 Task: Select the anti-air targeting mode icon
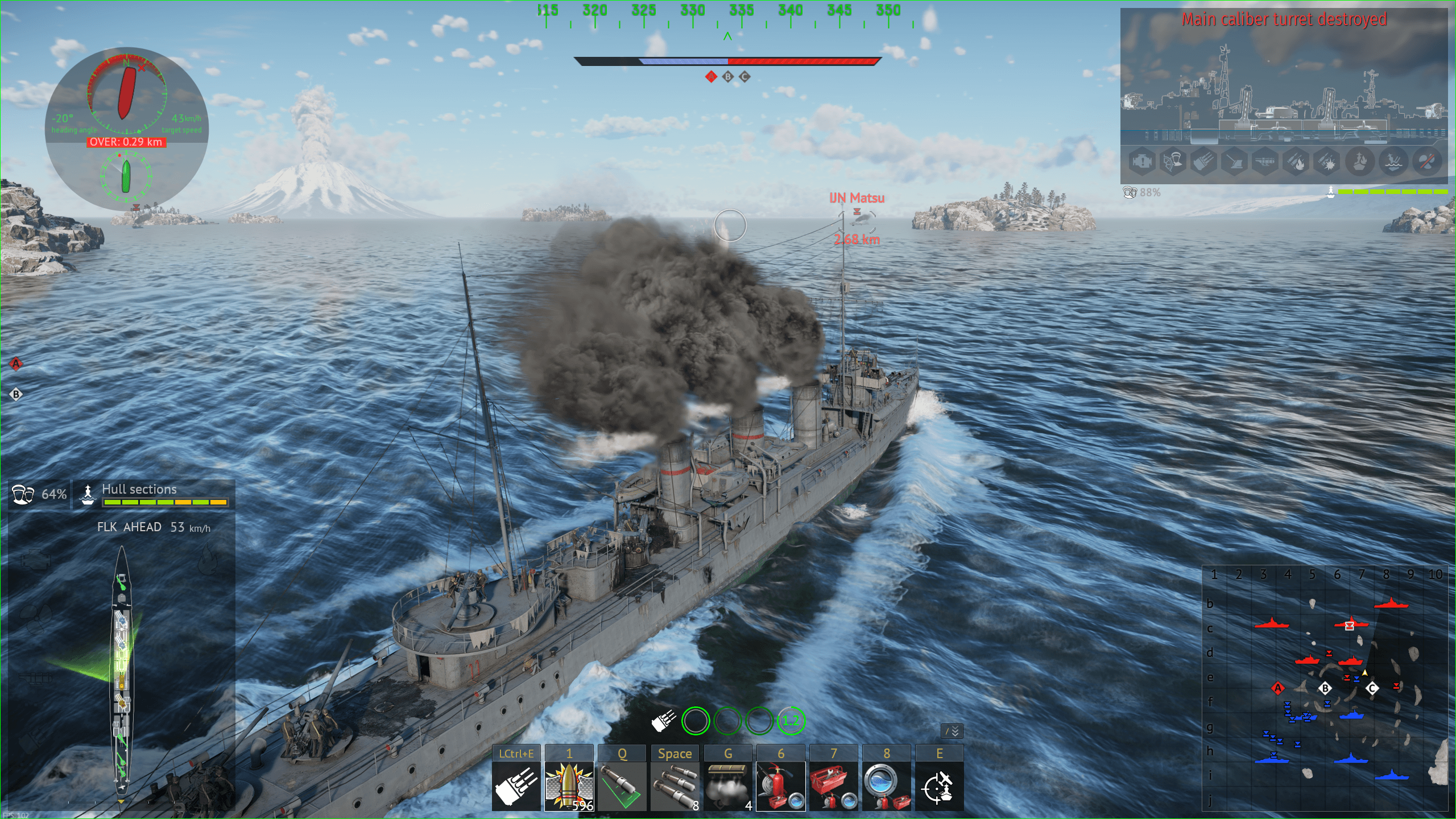click(939, 786)
